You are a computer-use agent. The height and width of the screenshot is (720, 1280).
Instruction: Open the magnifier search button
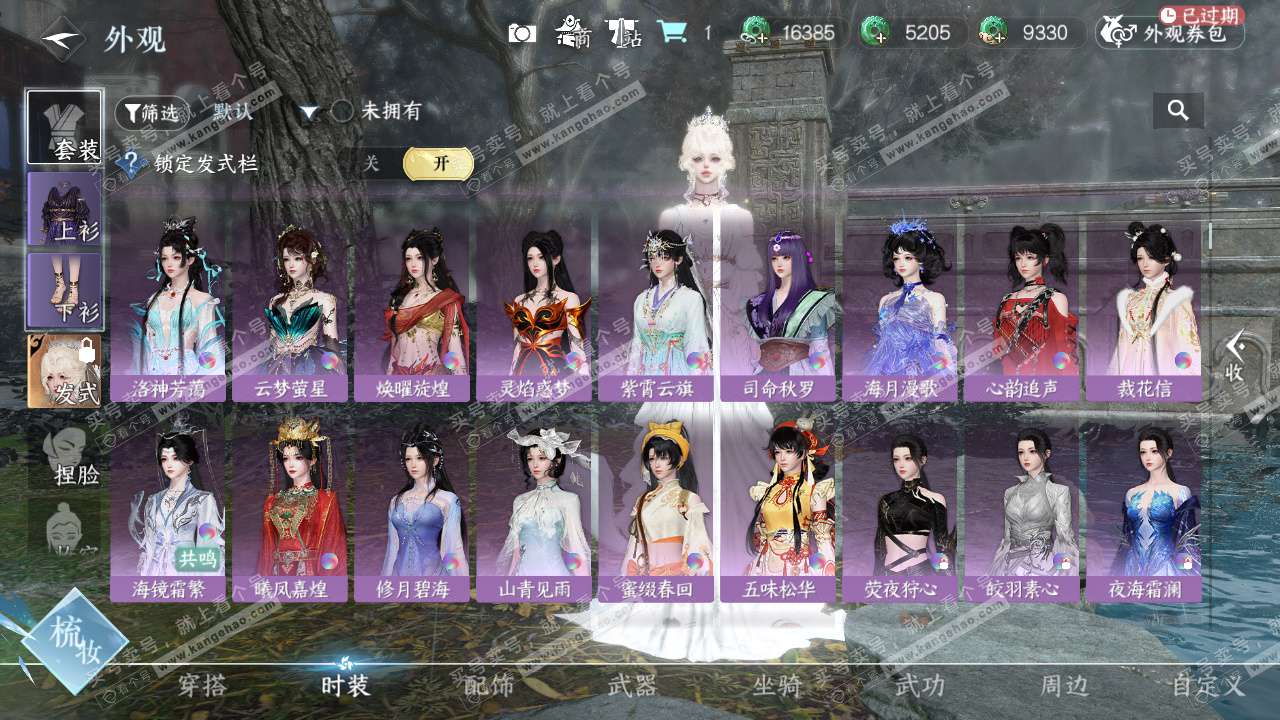click(x=1178, y=111)
